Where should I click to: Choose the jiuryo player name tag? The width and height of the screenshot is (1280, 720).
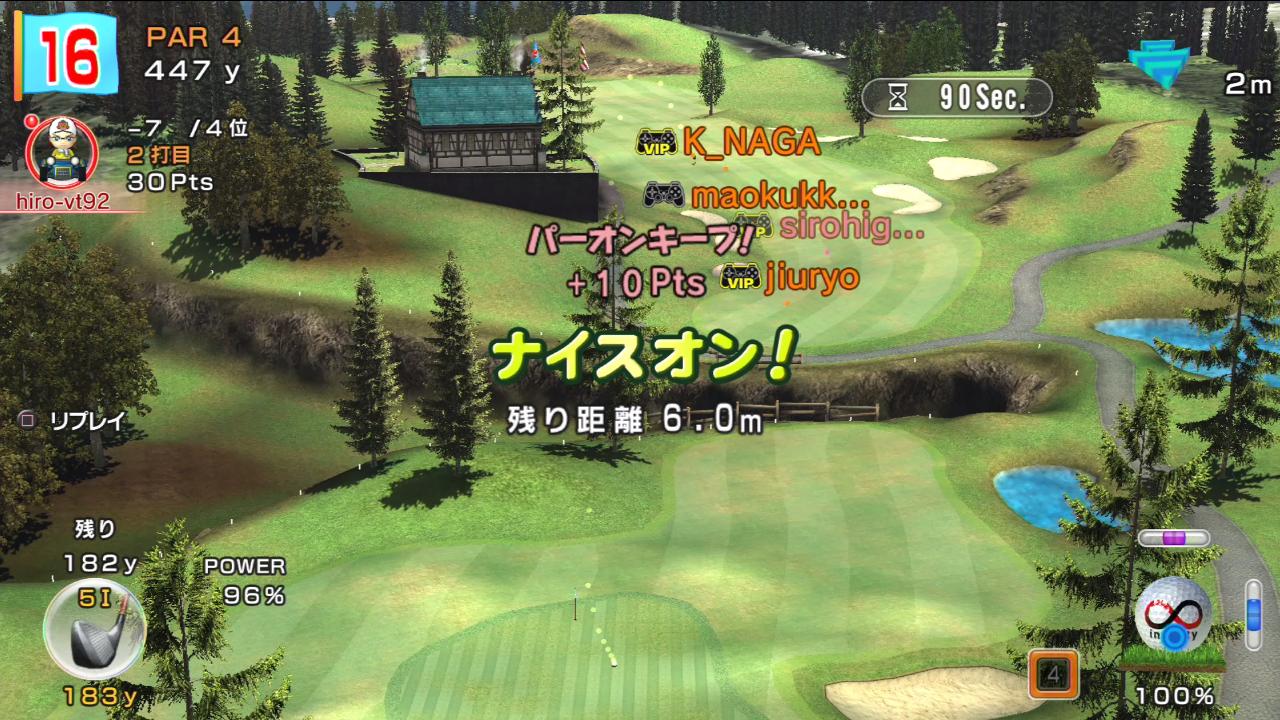[x=789, y=278]
